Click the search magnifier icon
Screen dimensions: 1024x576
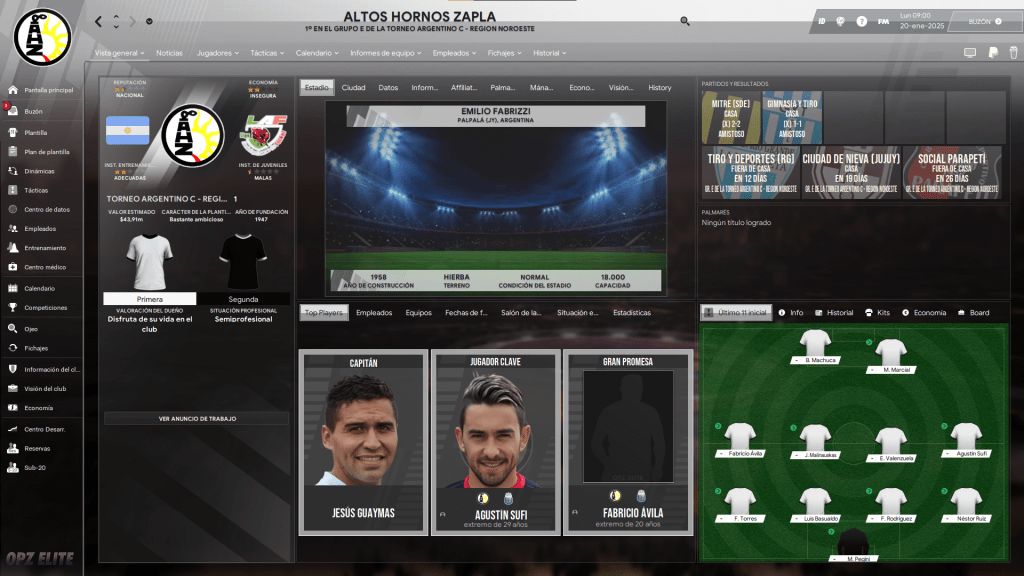[685, 21]
